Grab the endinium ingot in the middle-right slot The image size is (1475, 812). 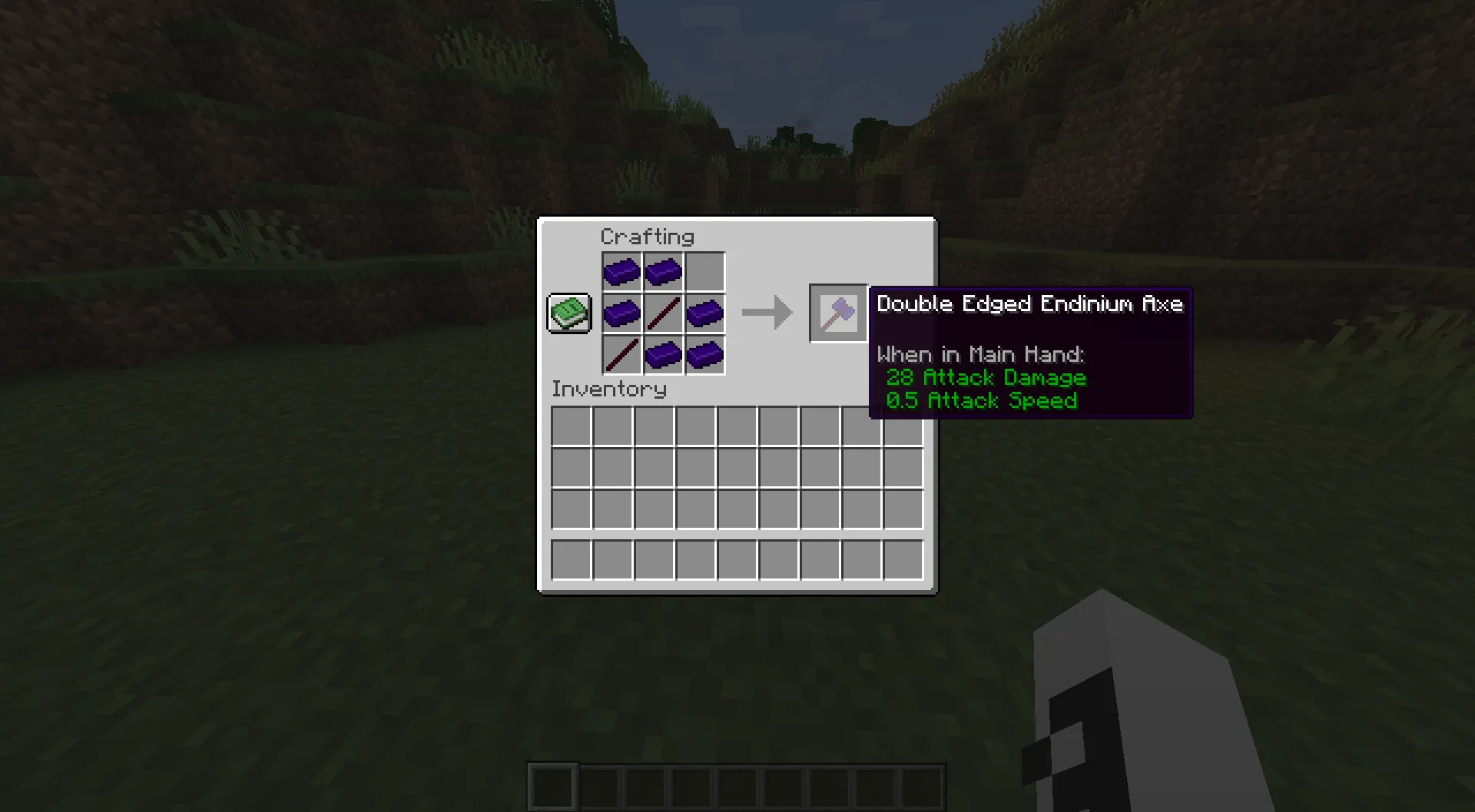[704, 312]
